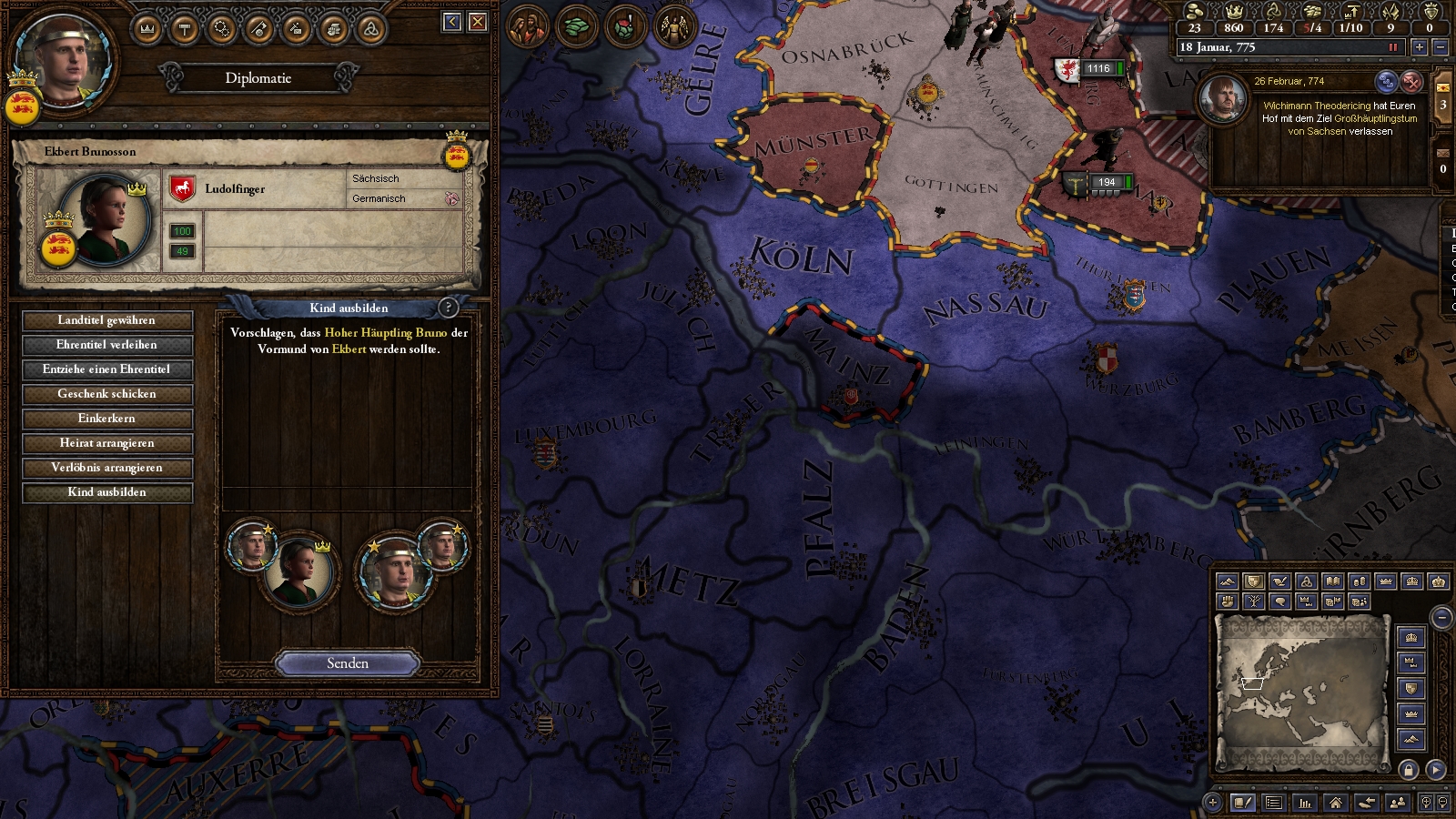1456x819 pixels.
Task: Increase game speed with plus button
Action: 1419,47
